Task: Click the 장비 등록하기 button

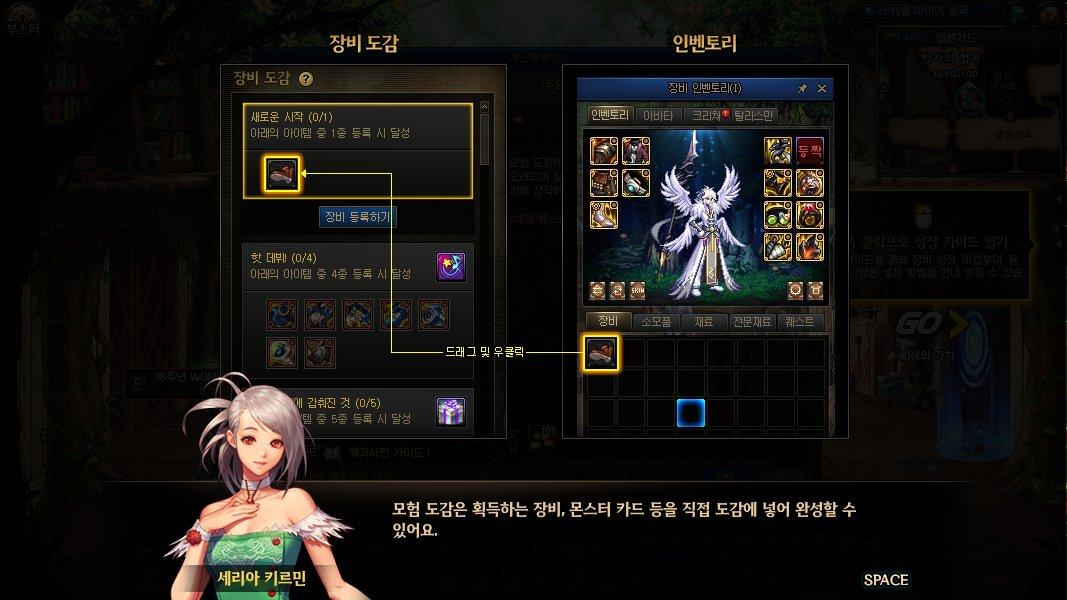Action: [357, 216]
